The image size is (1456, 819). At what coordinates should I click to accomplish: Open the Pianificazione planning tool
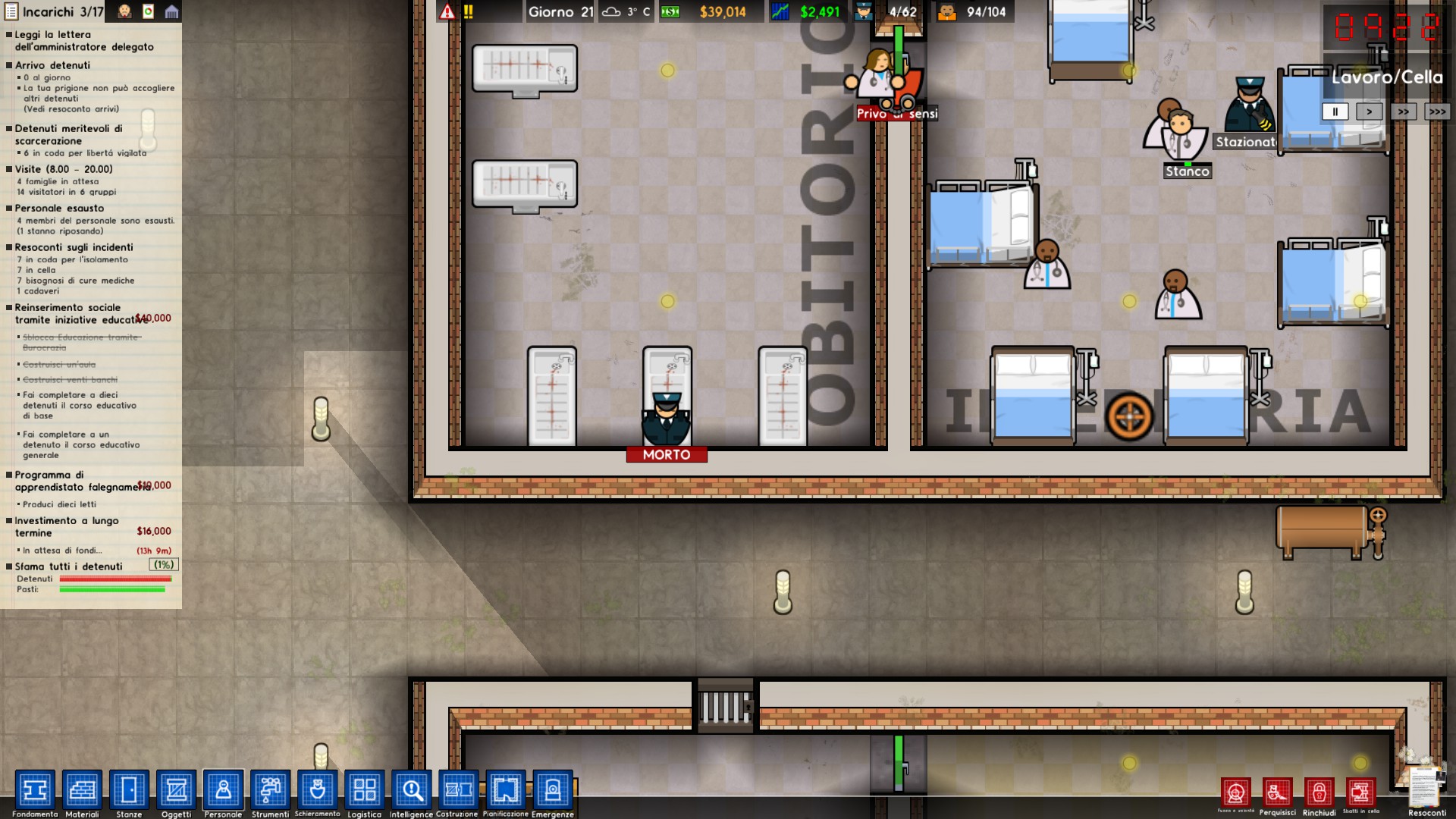(x=505, y=791)
